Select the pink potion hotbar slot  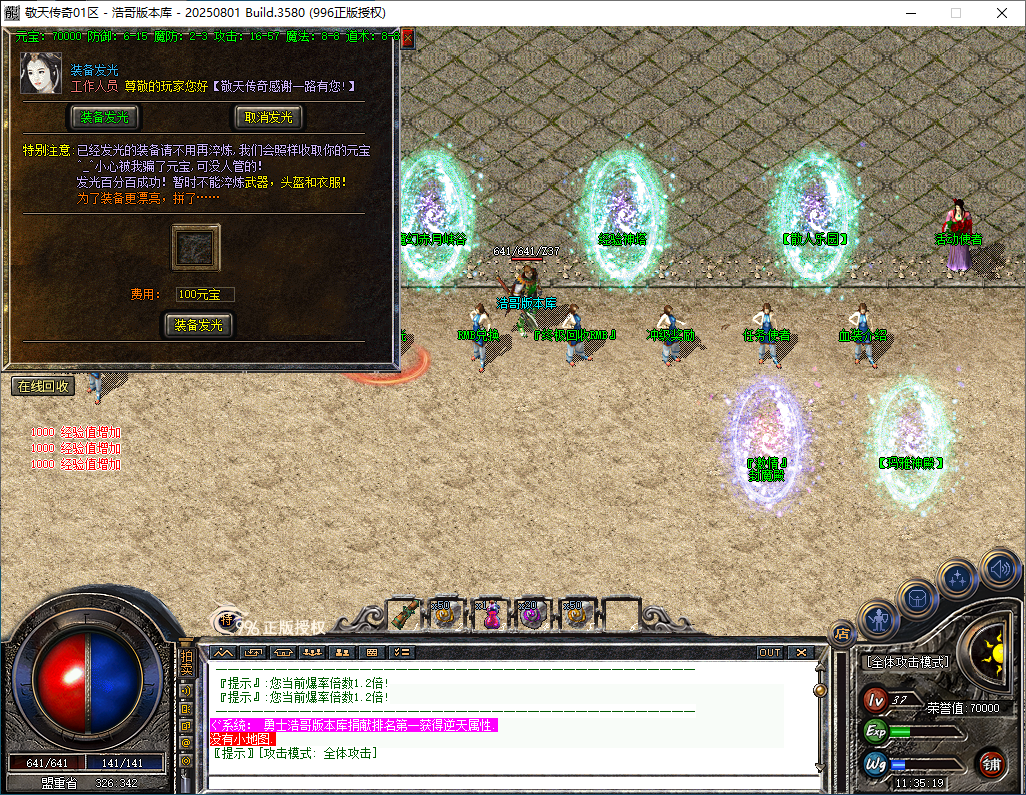[x=491, y=615]
